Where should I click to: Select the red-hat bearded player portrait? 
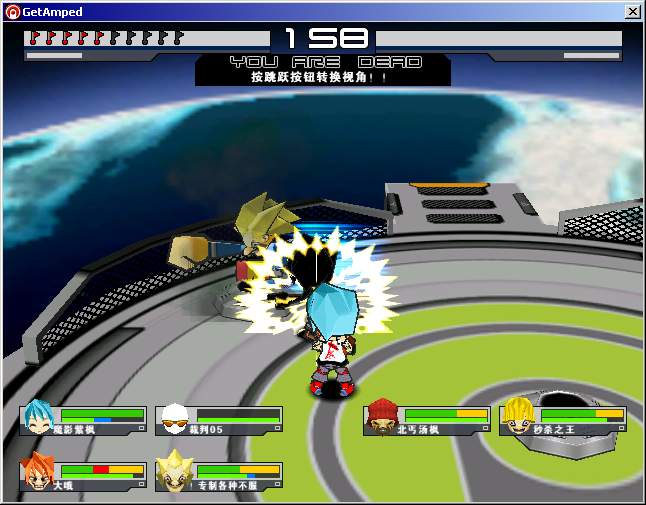click(383, 418)
